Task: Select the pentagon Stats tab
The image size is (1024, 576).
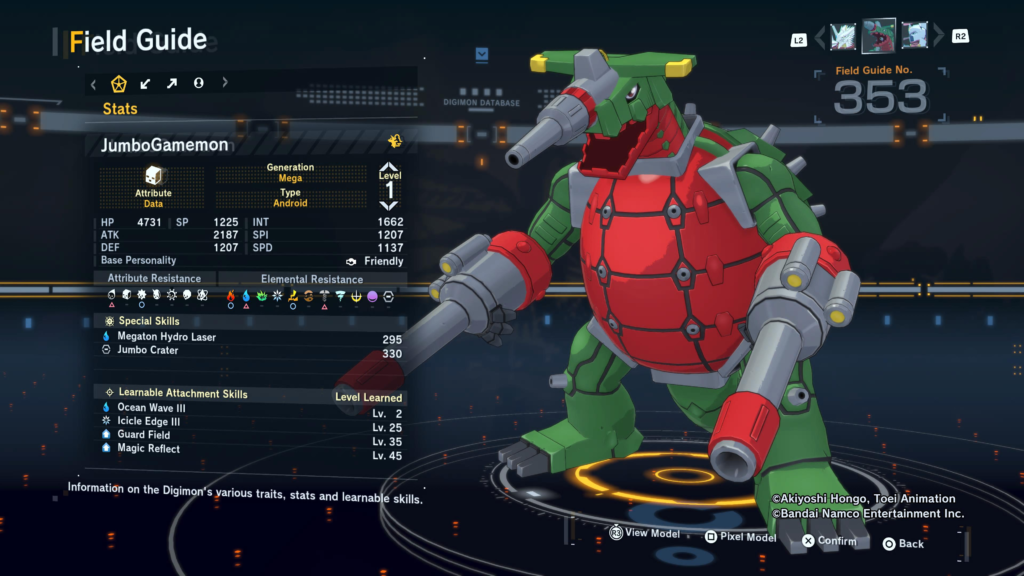Action: coord(119,83)
